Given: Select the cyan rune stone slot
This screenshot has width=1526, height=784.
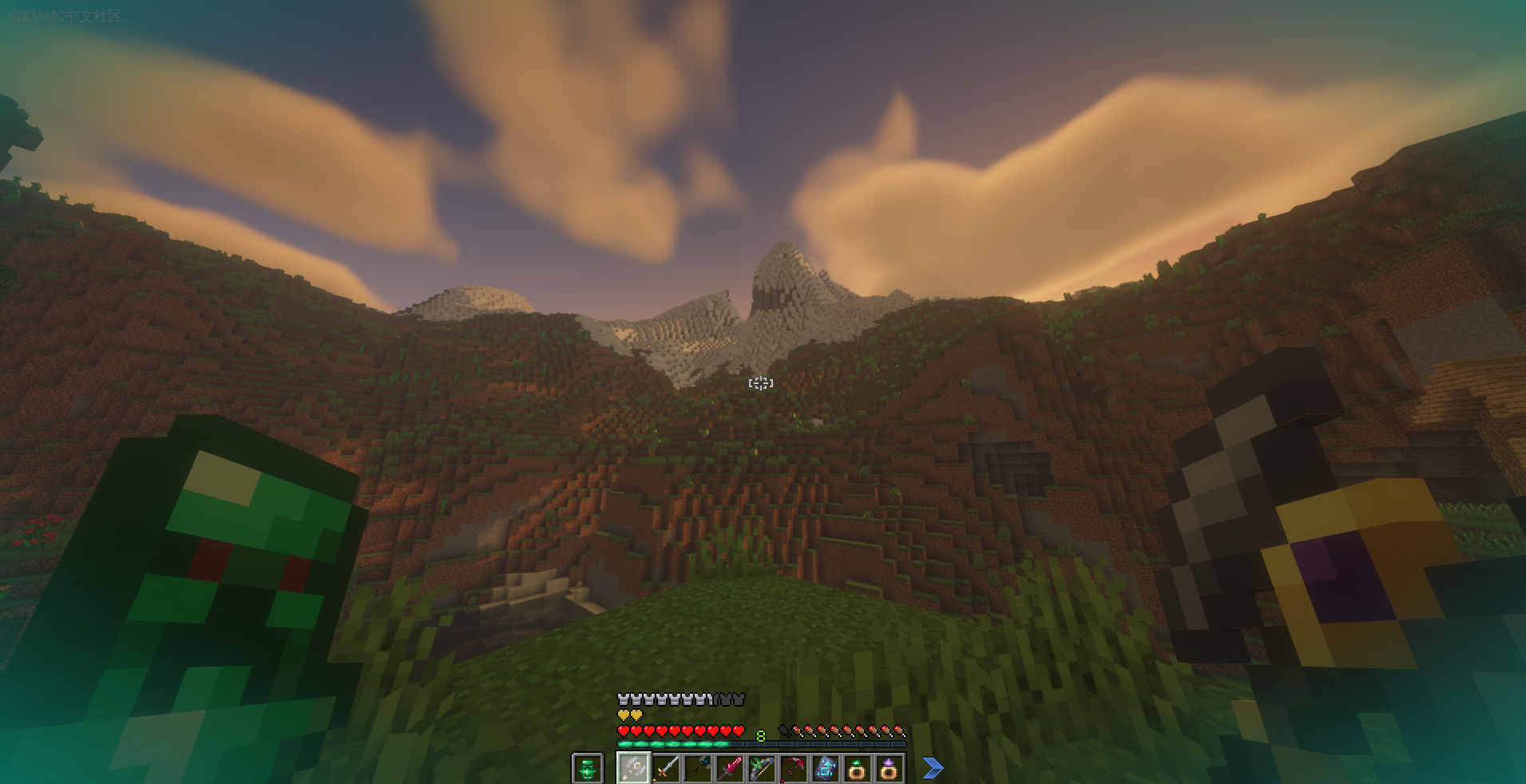Looking at the screenshot, I should point(825,769).
